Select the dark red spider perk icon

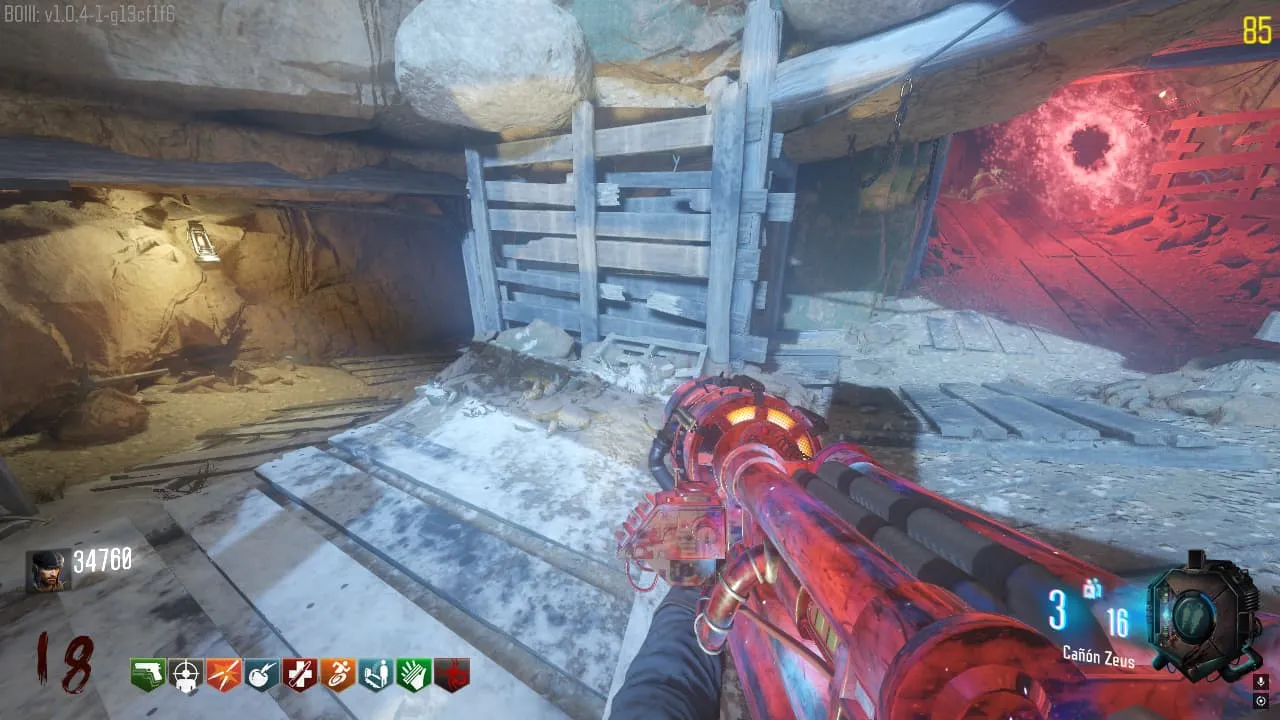click(x=451, y=676)
